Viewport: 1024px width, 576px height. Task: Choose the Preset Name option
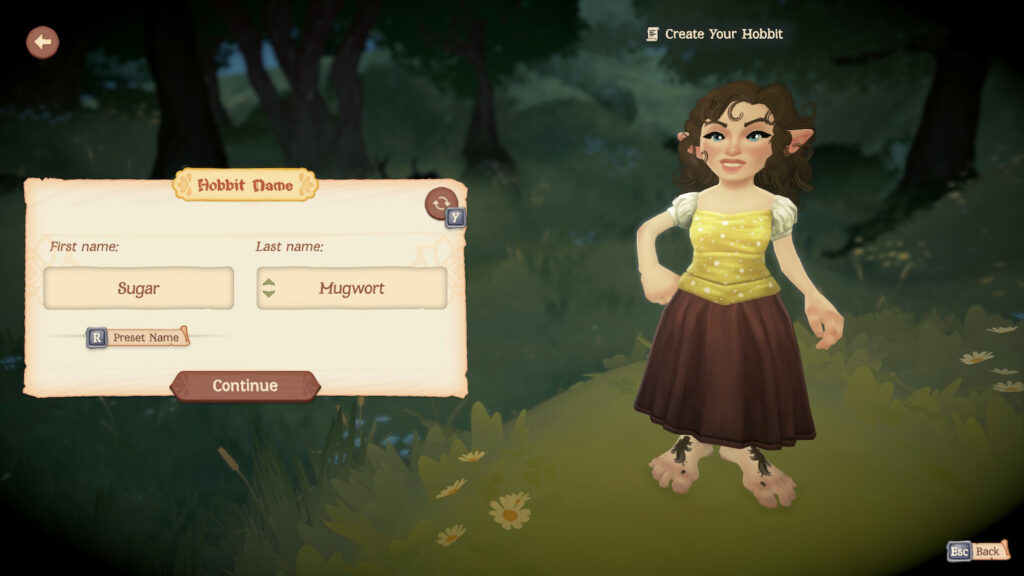point(146,338)
